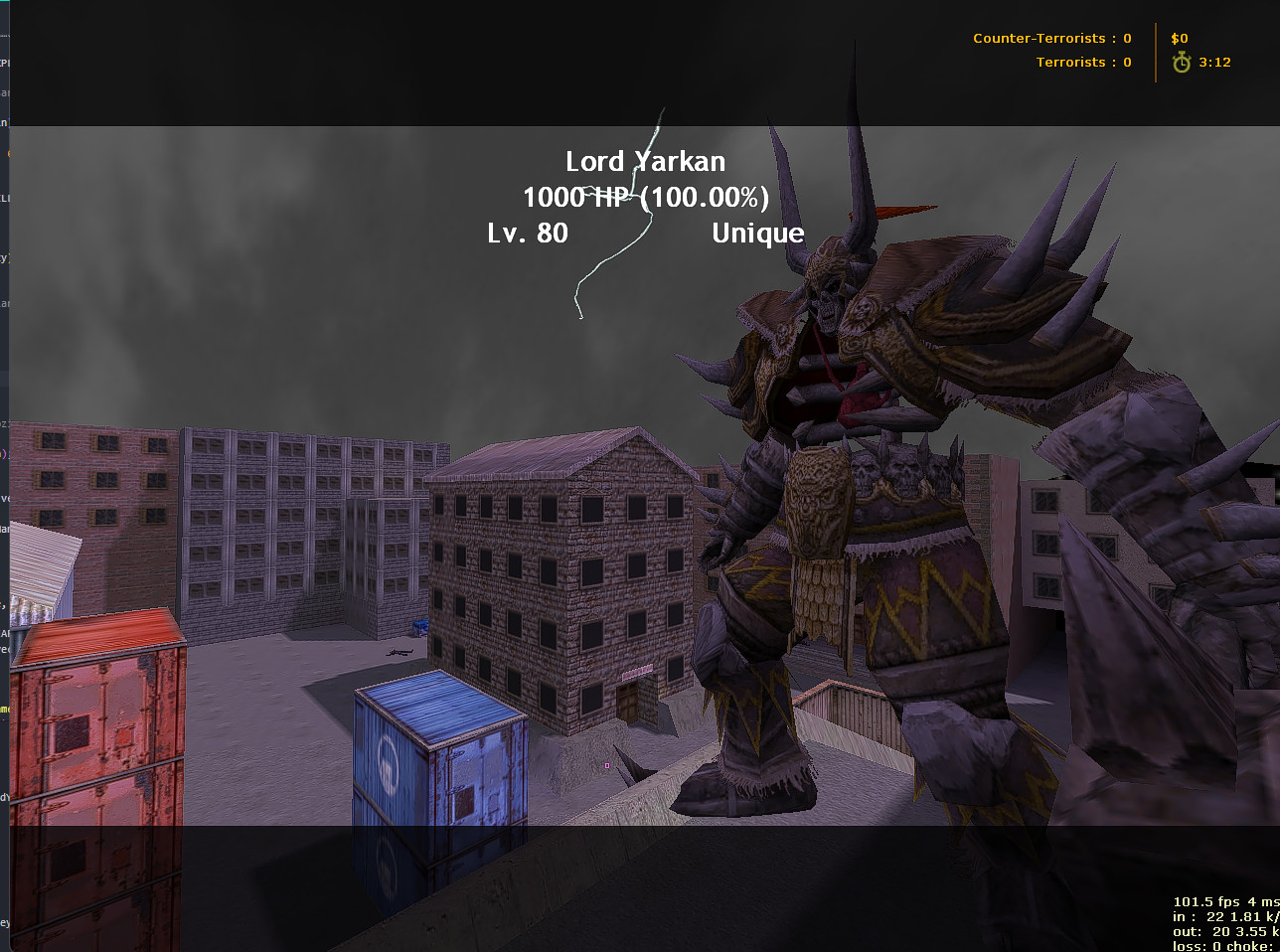This screenshot has height=952, width=1280.
Task: Click the Lv. 80 level text
Action: 528,233
